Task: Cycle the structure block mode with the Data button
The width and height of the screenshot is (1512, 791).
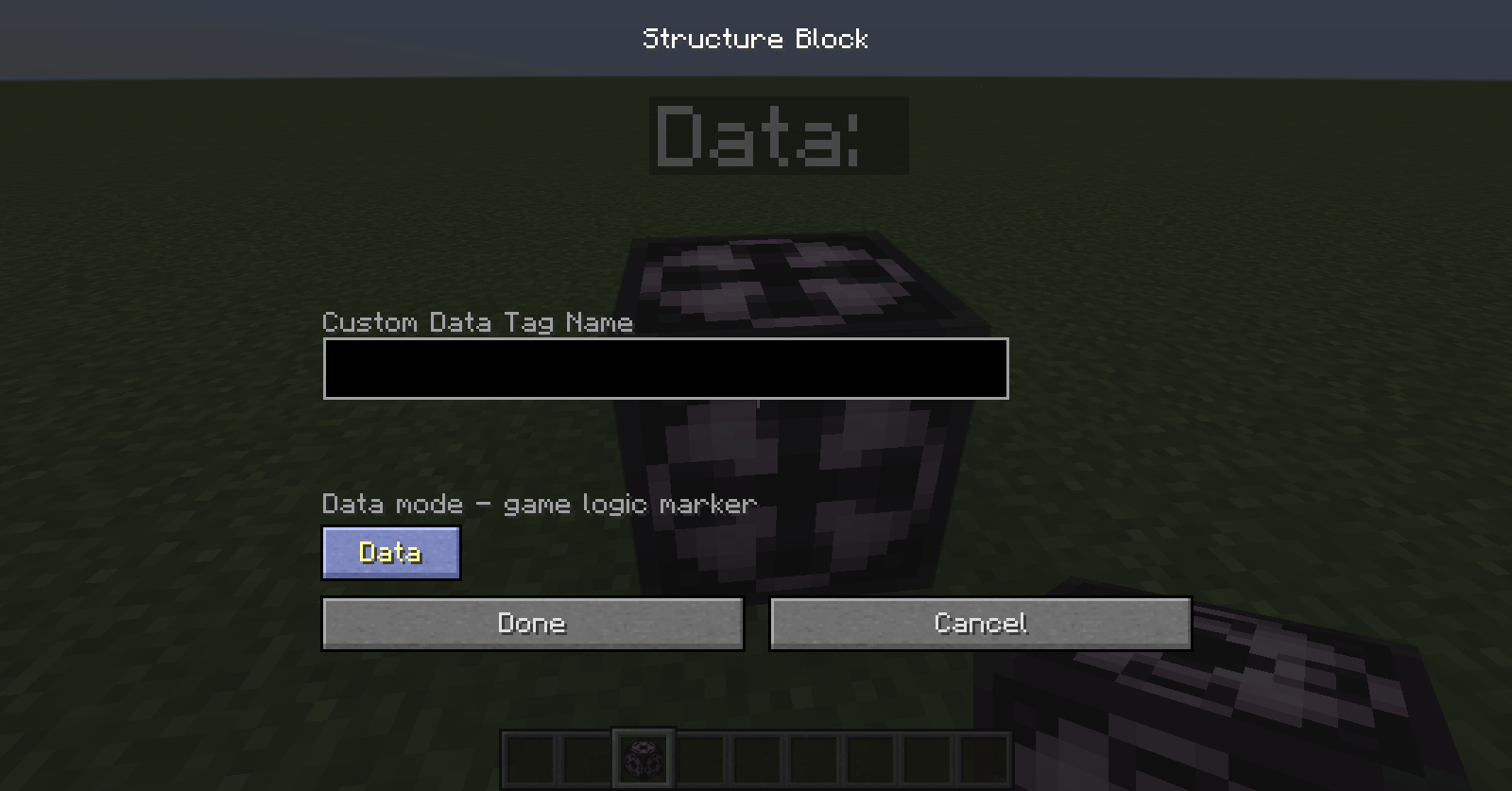Action: [x=390, y=553]
